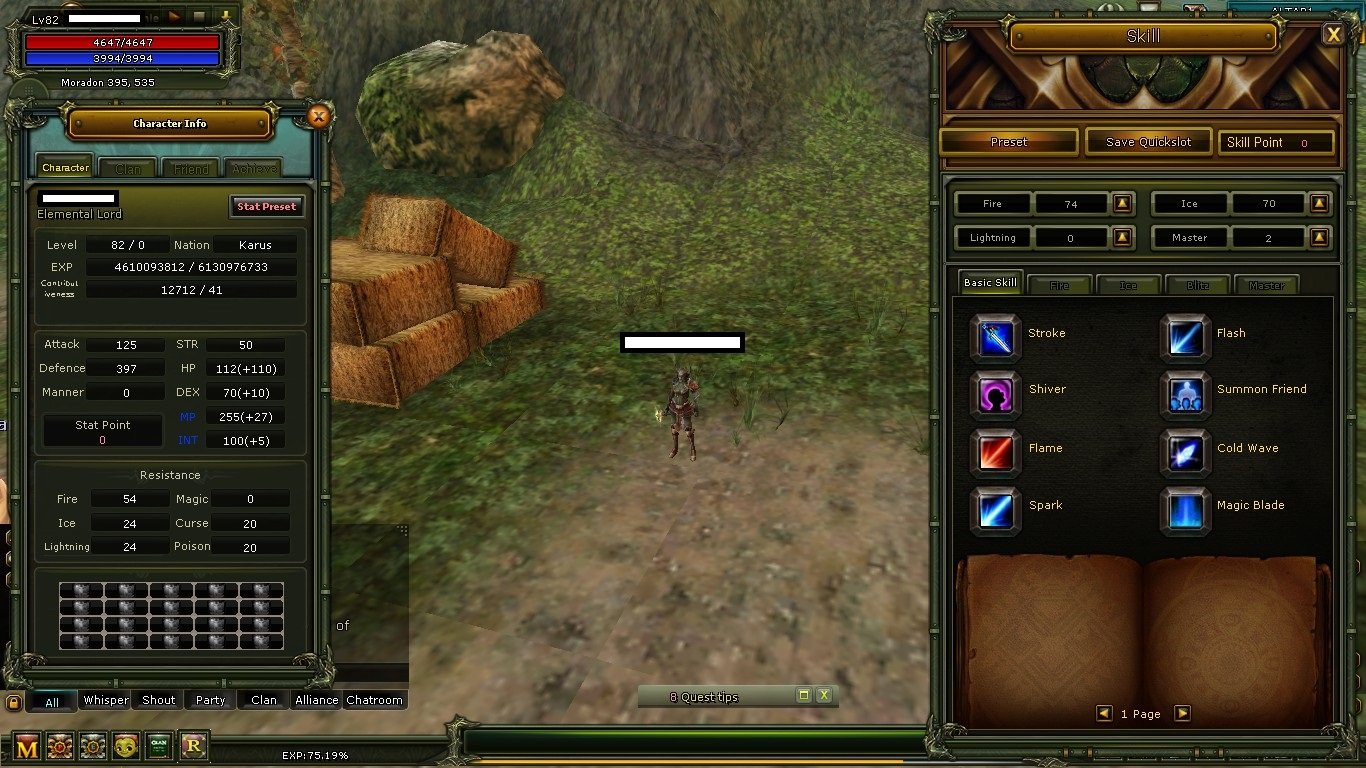Go to the next page of the skill book
The image size is (1366, 768).
[1183, 713]
